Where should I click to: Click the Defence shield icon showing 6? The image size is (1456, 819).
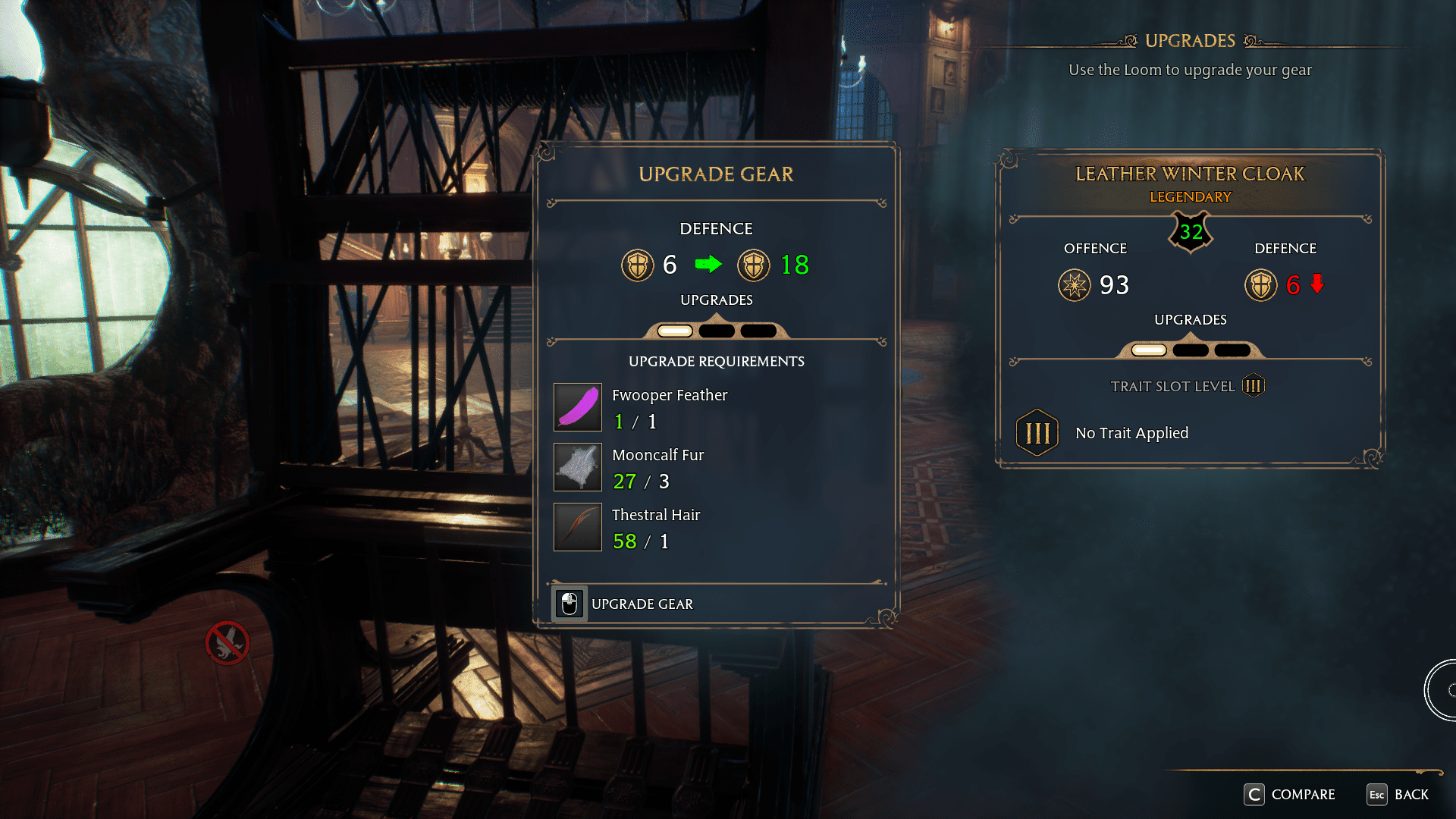pyautogui.click(x=638, y=265)
